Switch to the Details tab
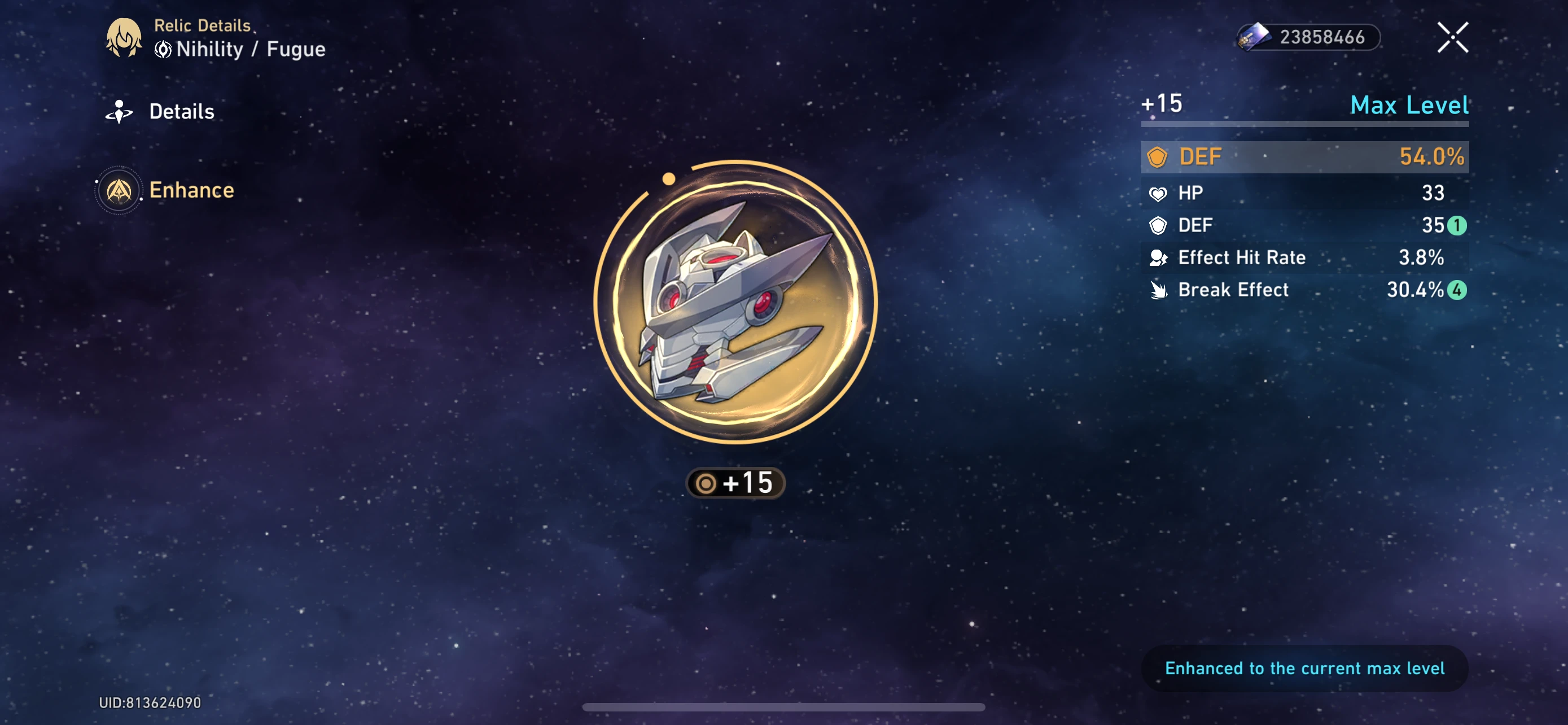Viewport: 1568px width, 725px height. pyautogui.click(x=181, y=111)
